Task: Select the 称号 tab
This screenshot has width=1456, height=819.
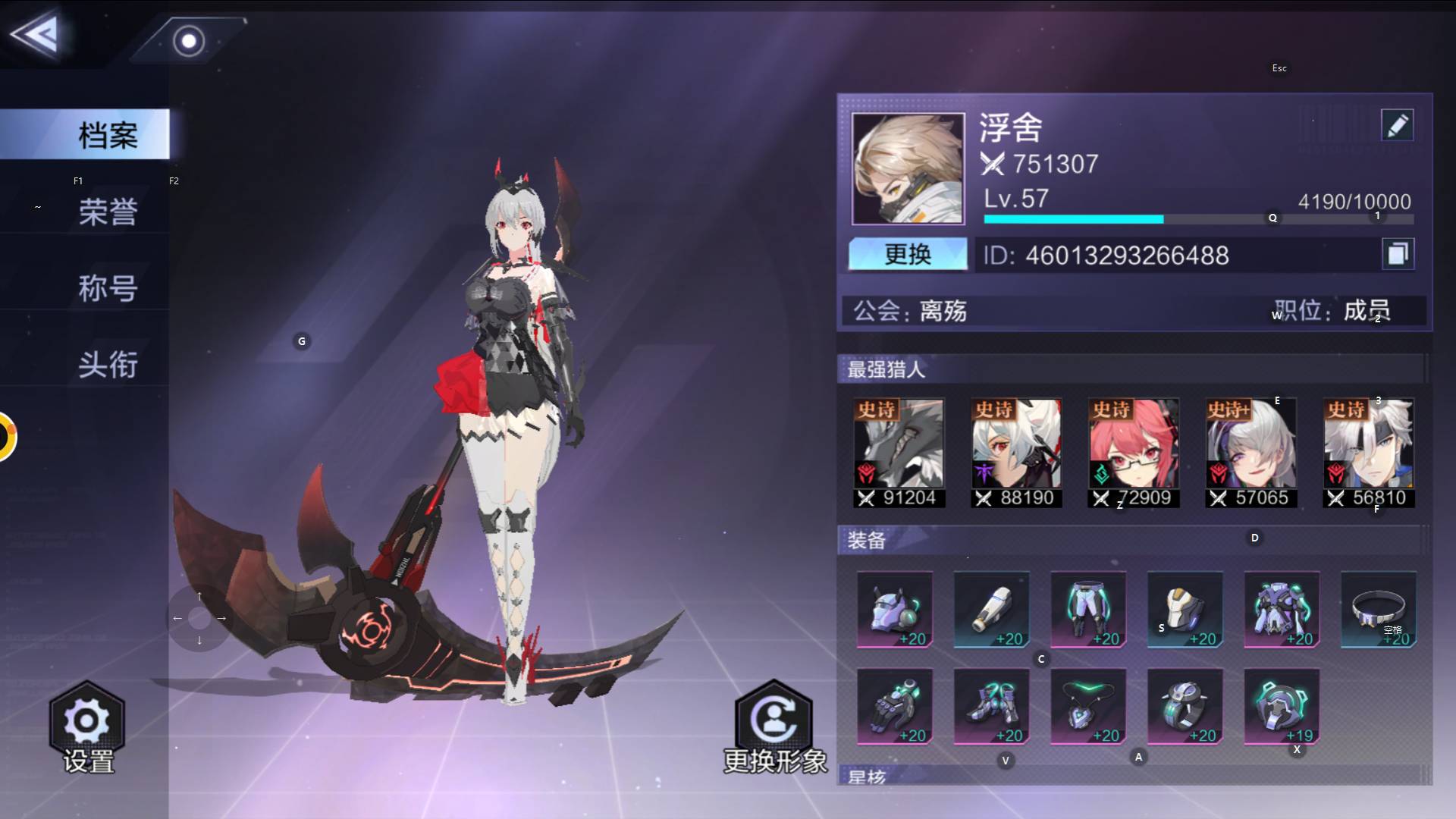Action: (x=106, y=288)
